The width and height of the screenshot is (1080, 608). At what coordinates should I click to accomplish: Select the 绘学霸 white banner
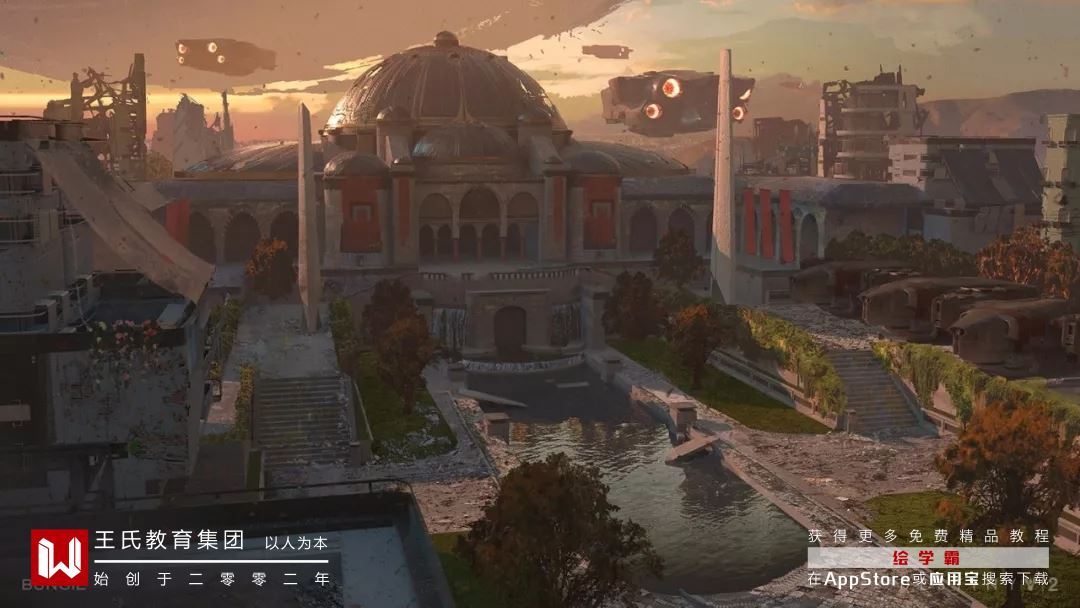tap(927, 558)
